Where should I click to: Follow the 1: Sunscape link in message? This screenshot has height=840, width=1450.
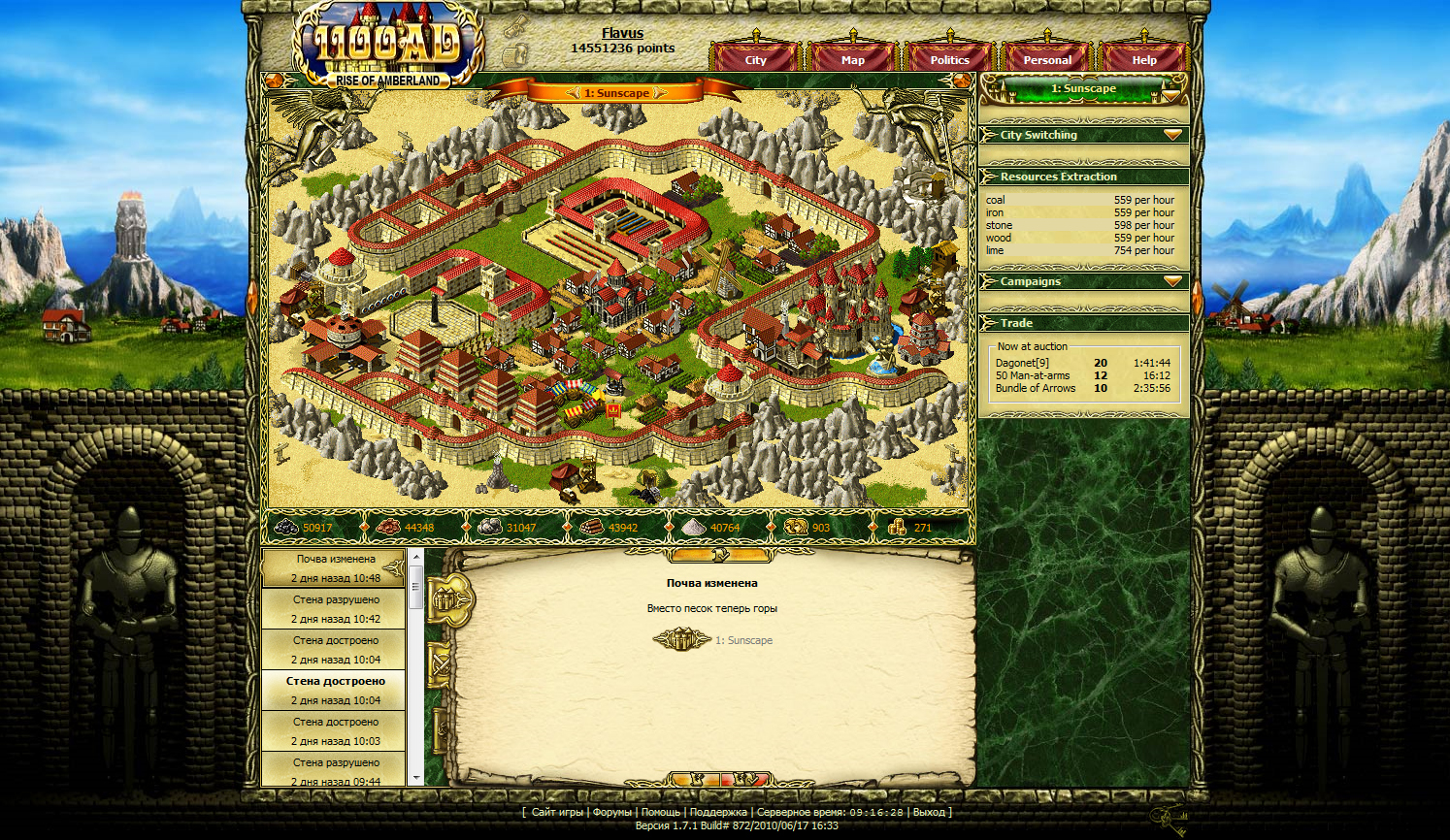pyautogui.click(x=743, y=640)
